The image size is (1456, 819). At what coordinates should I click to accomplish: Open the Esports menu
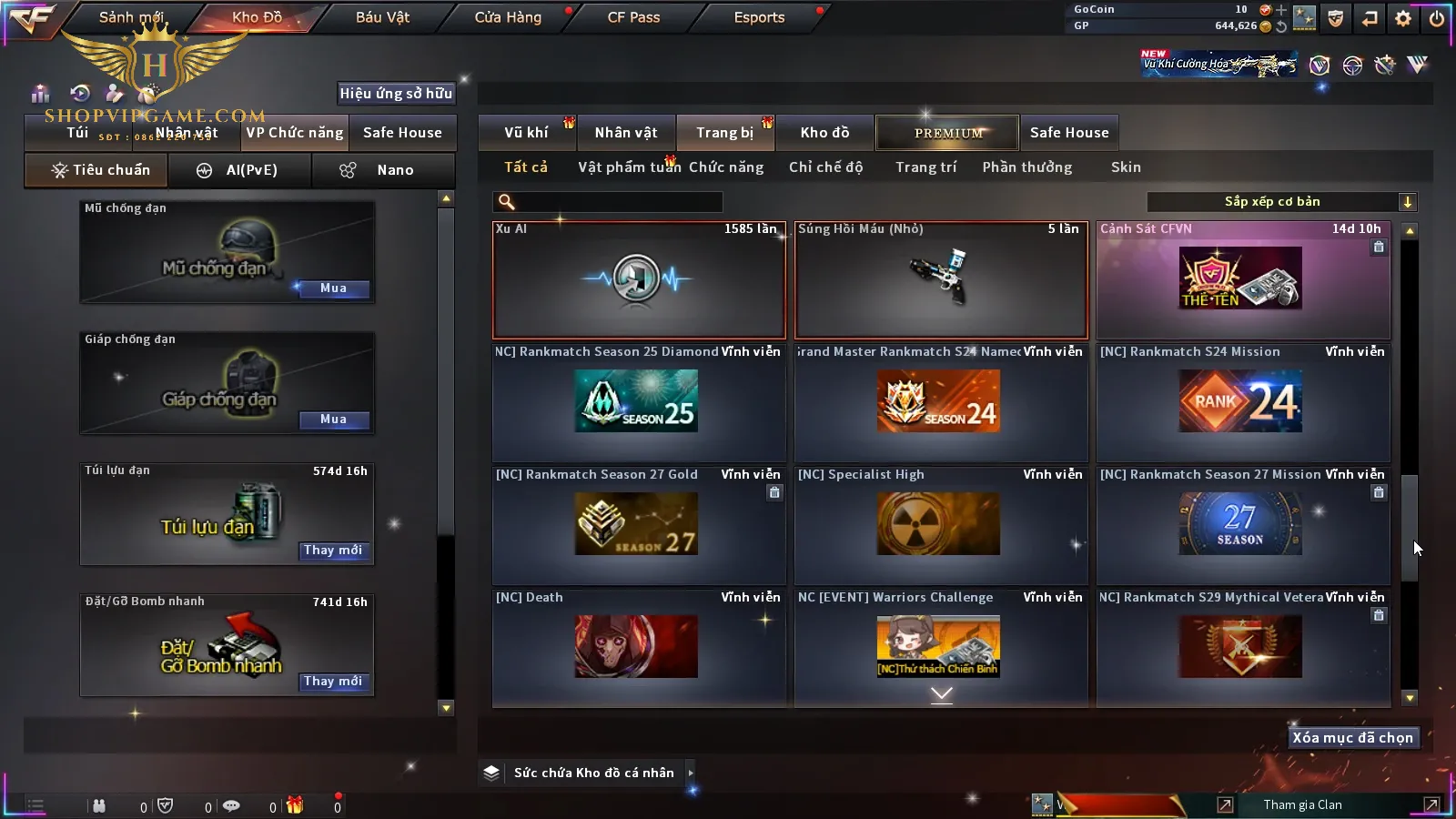click(x=759, y=17)
